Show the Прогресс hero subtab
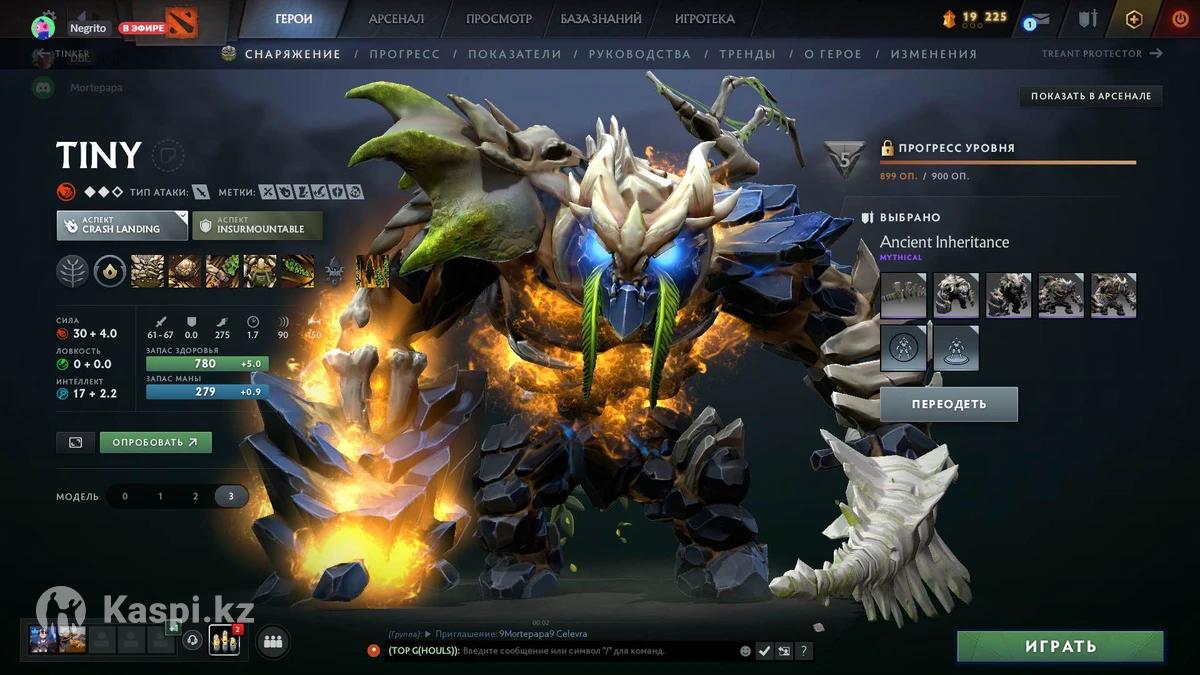 pyautogui.click(x=404, y=54)
